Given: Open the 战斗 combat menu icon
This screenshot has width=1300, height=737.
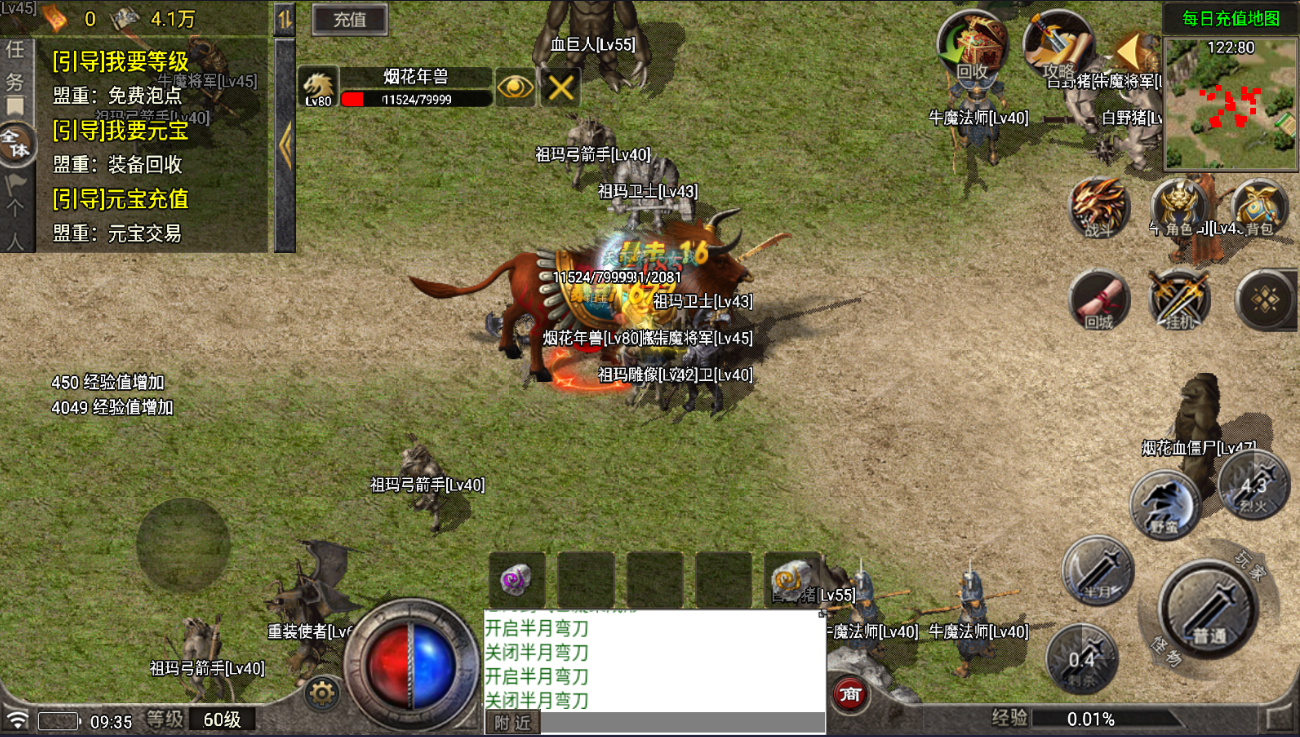Looking at the screenshot, I should pyautogui.click(x=1099, y=207).
